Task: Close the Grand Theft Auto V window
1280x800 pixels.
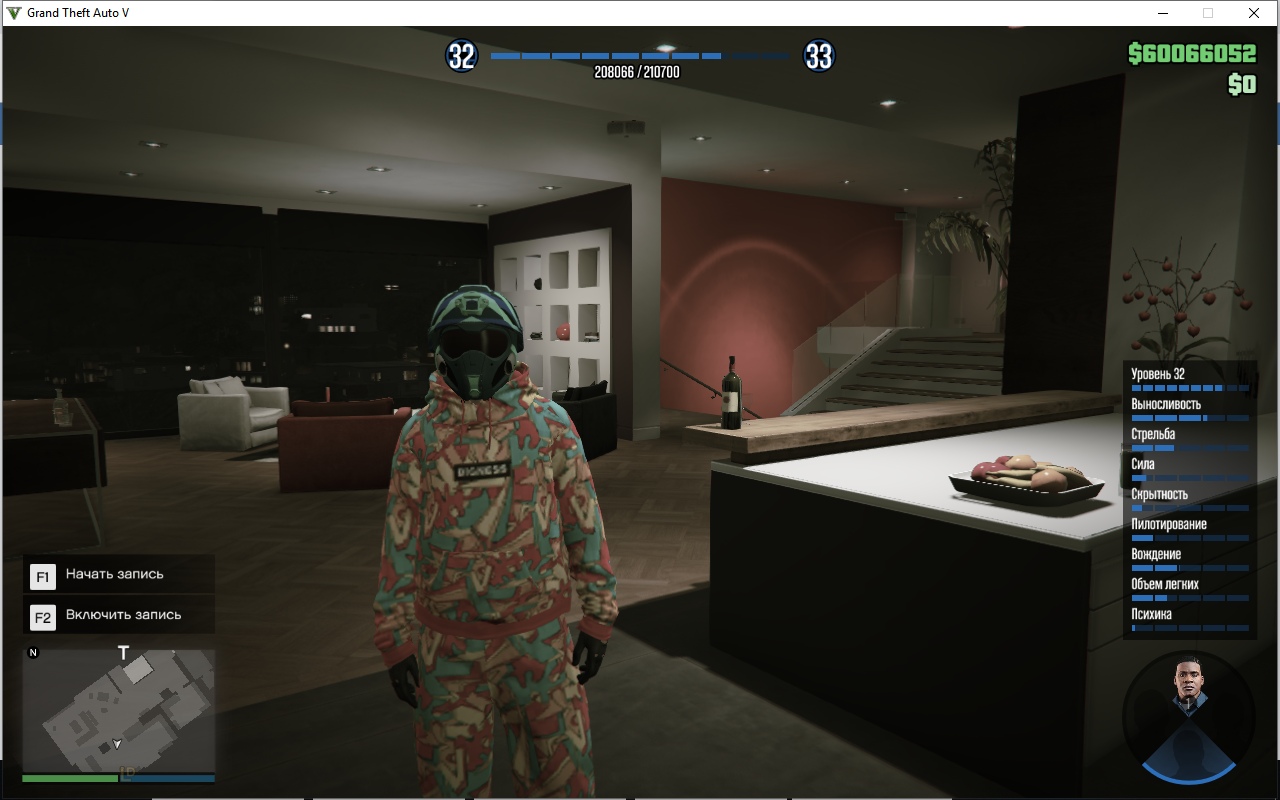Action: point(1253,13)
